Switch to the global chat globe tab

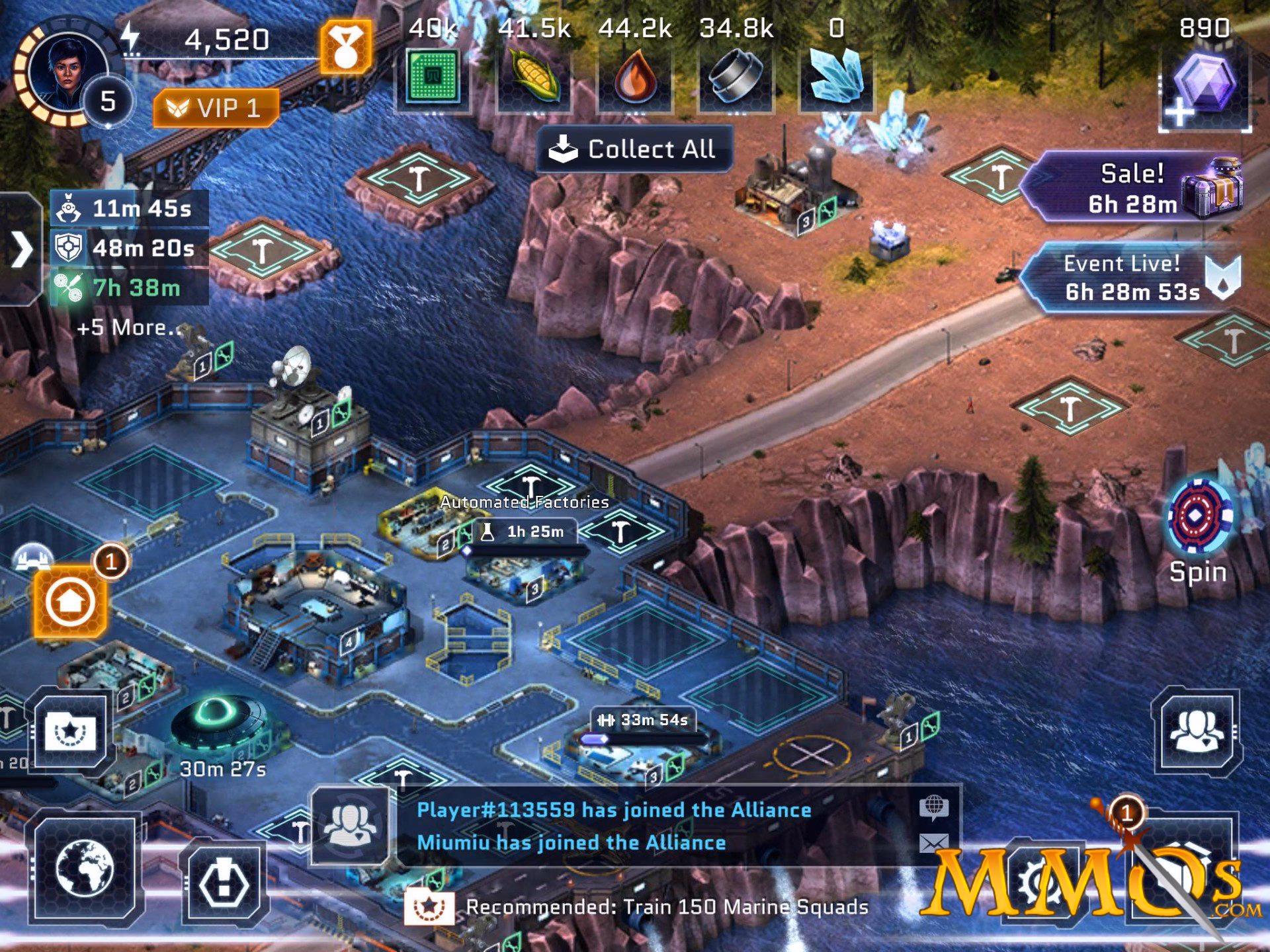(934, 808)
